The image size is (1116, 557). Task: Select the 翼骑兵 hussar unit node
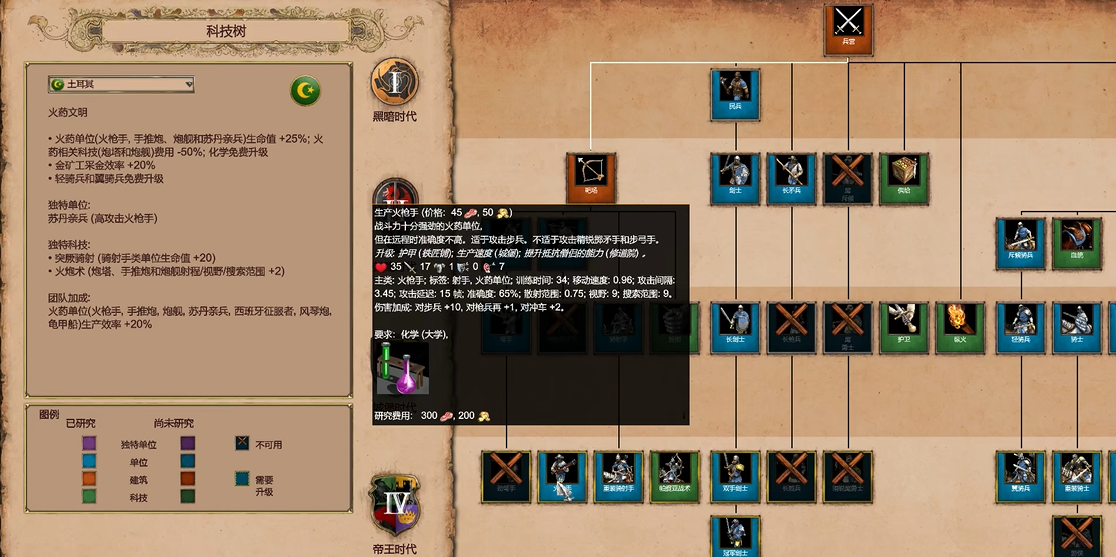[x=1021, y=476]
